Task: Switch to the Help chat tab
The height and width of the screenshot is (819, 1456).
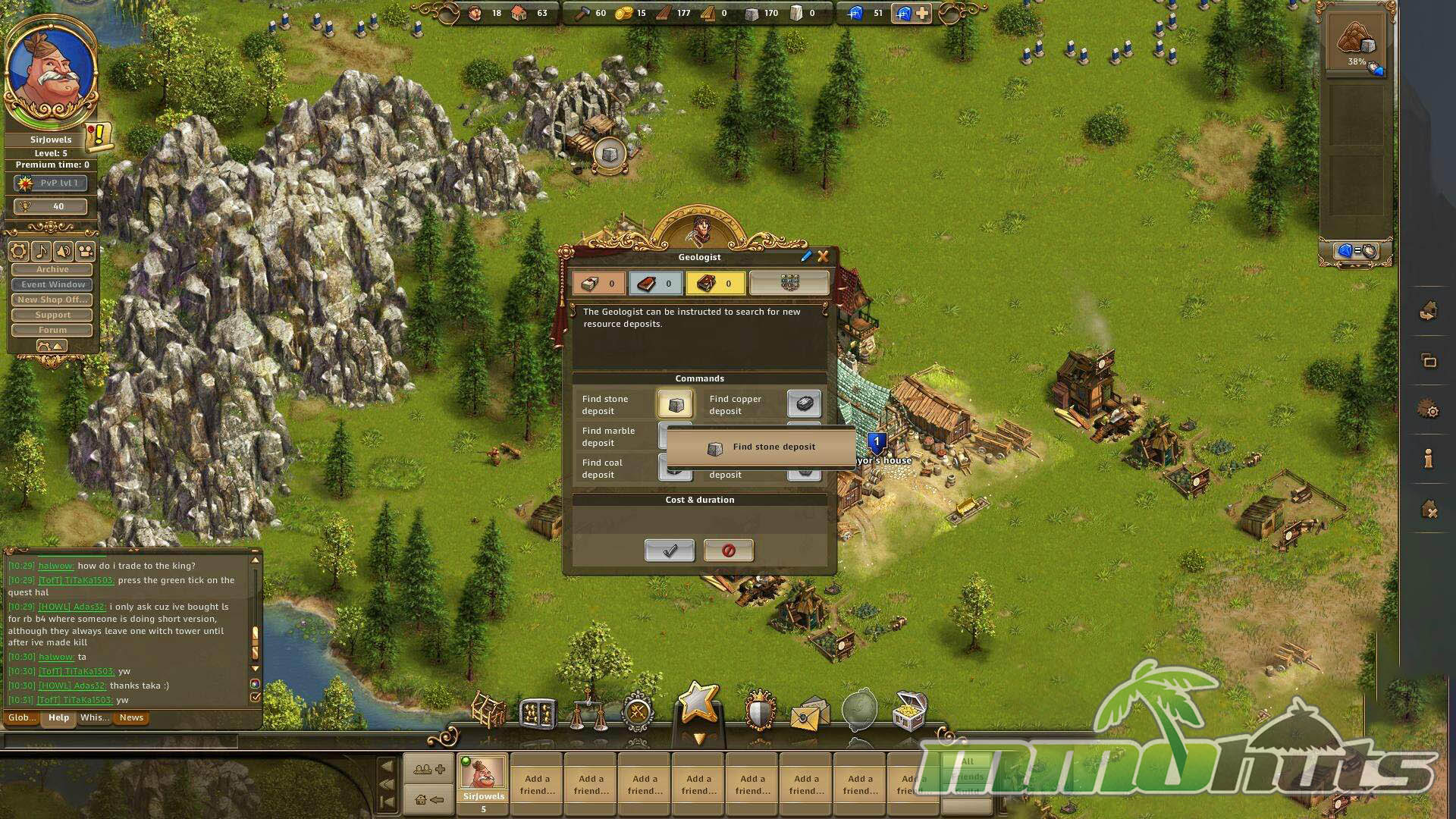Action: click(x=58, y=717)
